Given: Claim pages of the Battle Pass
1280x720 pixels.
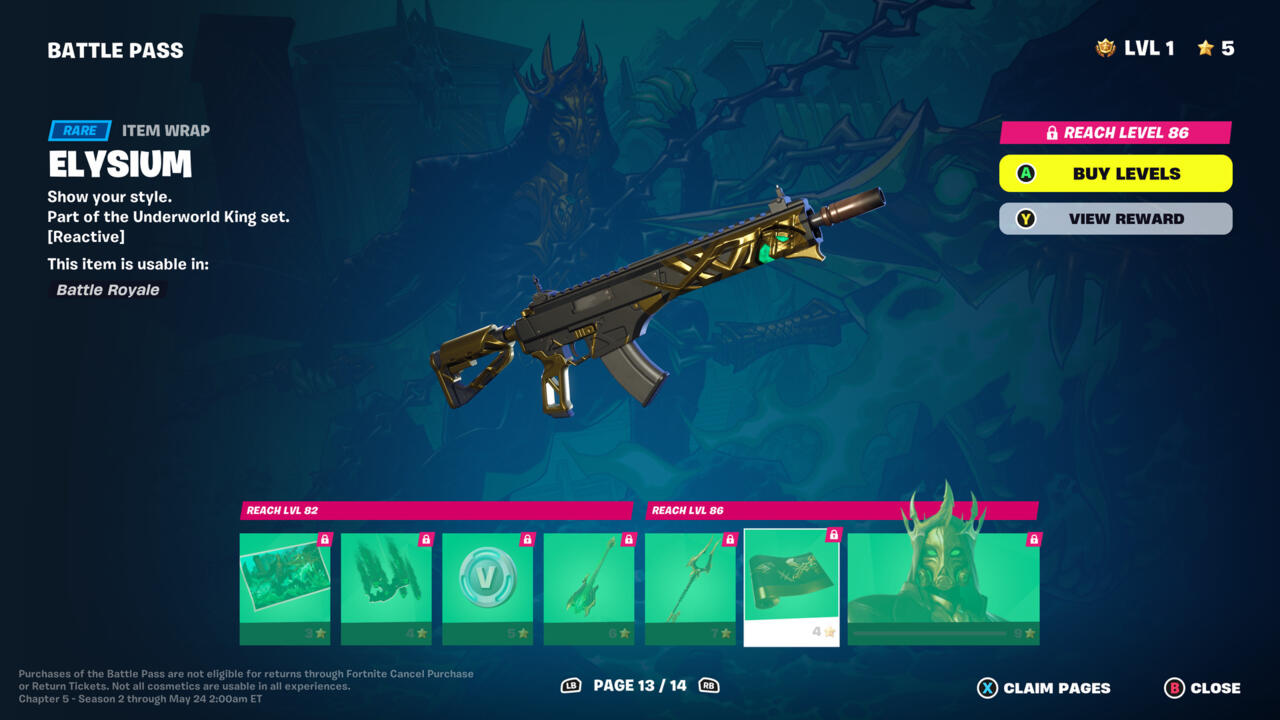Looking at the screenshot, I should point(1044,688).
